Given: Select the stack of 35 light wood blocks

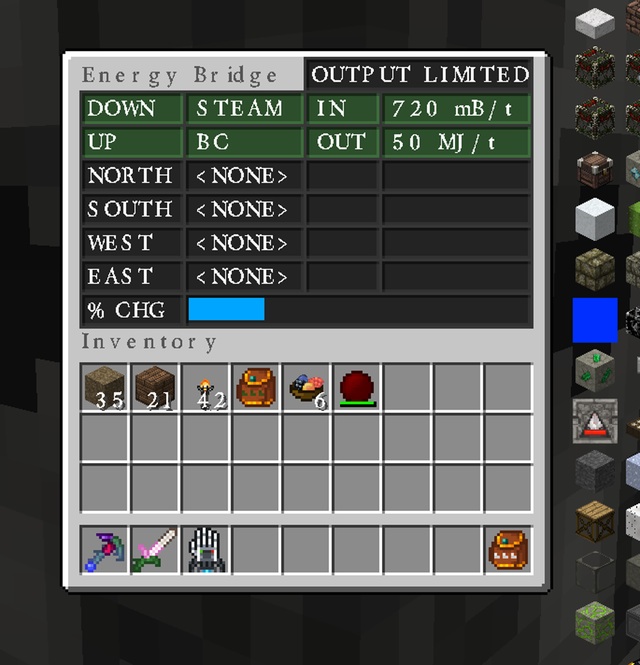Looking at the screenshot, I should pyautogui.click(x=104, y=387).
